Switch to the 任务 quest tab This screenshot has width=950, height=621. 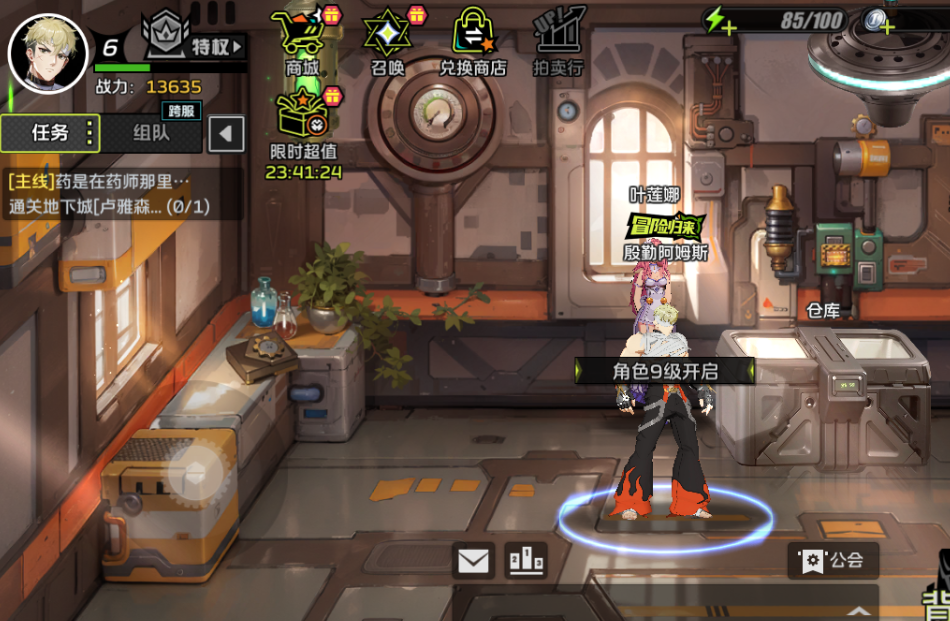coord(50,133)
